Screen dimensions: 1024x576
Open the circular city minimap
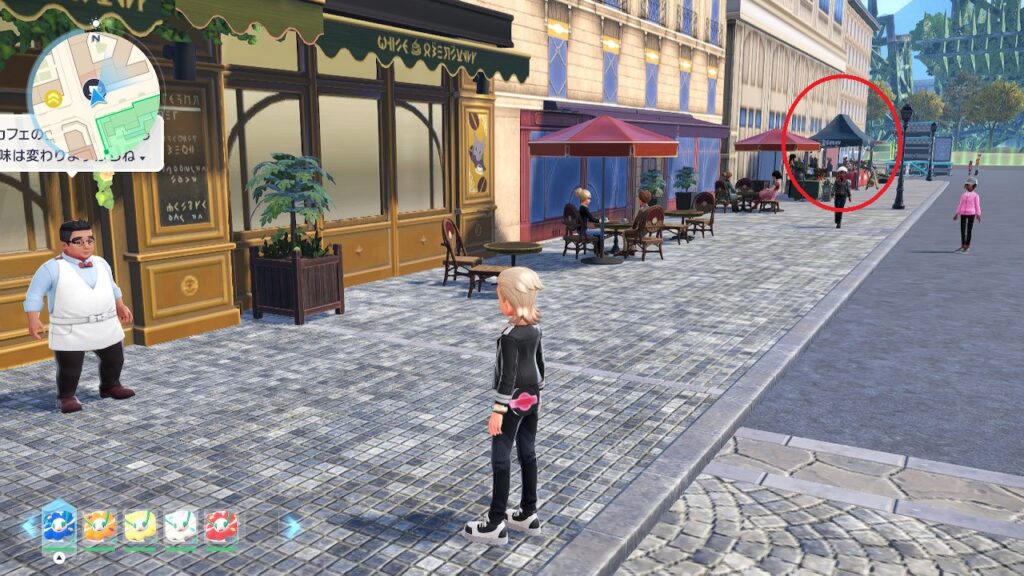(94, 92)
